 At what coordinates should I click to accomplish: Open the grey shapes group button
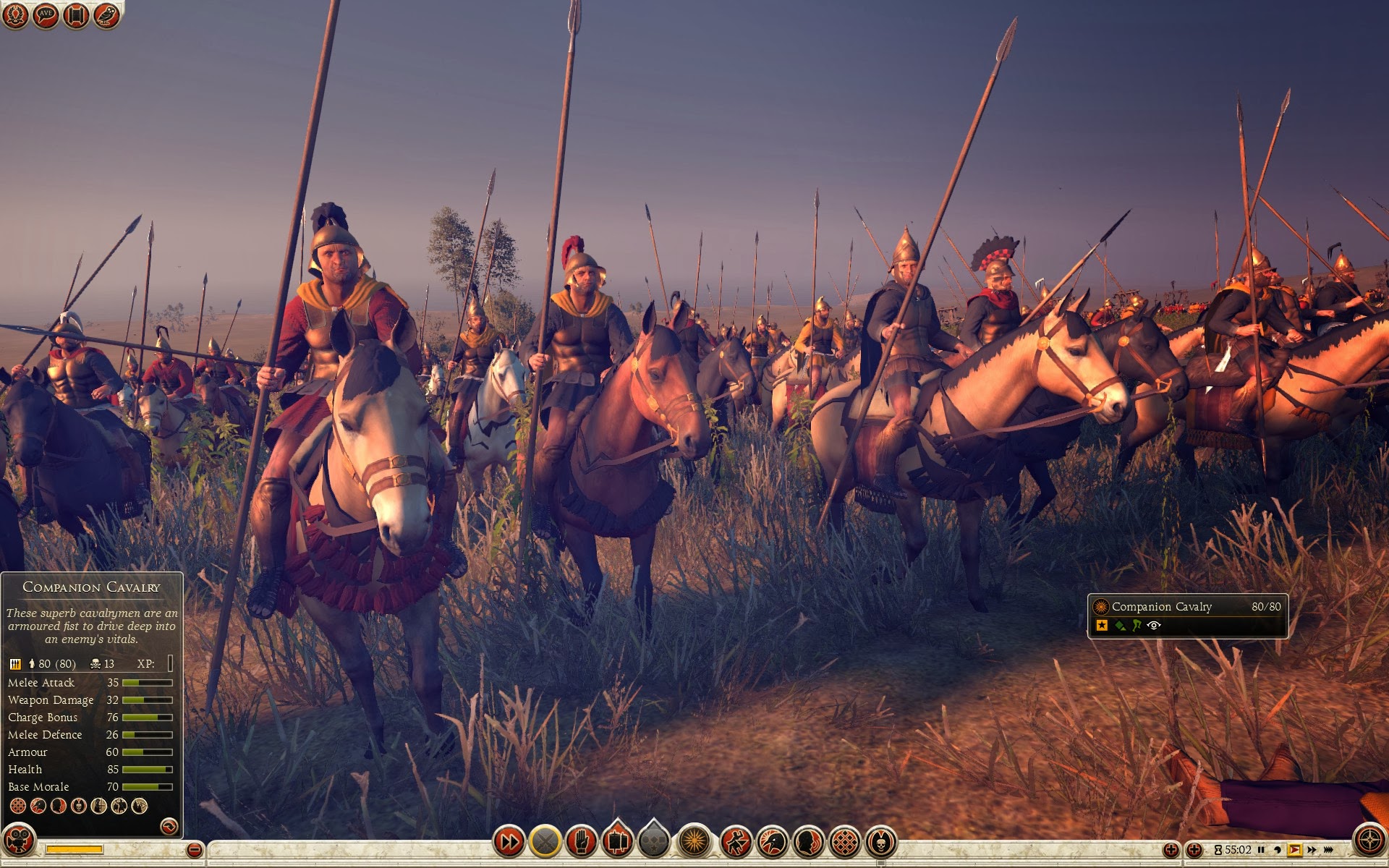coord(654,841)
